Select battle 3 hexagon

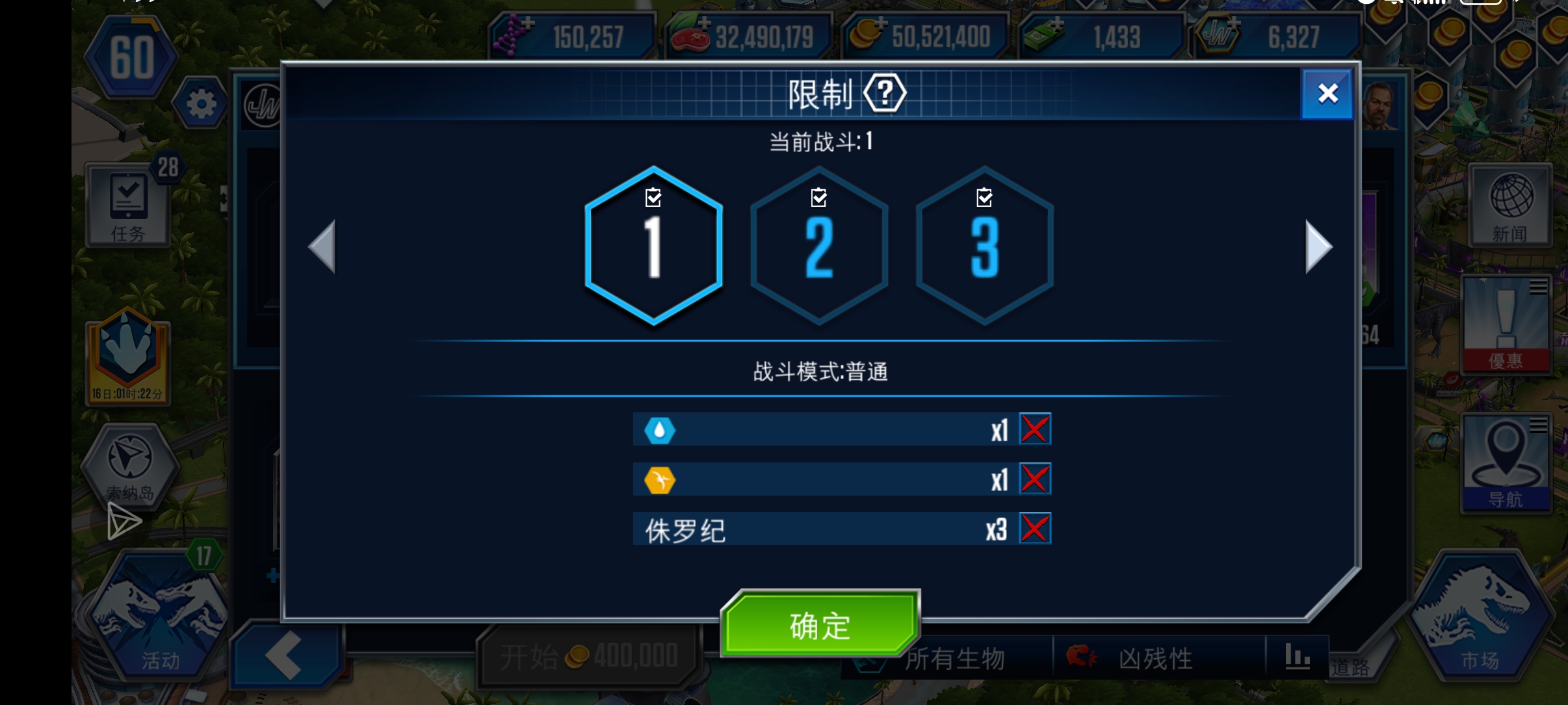pyautogui.click(x=984, y=247)
